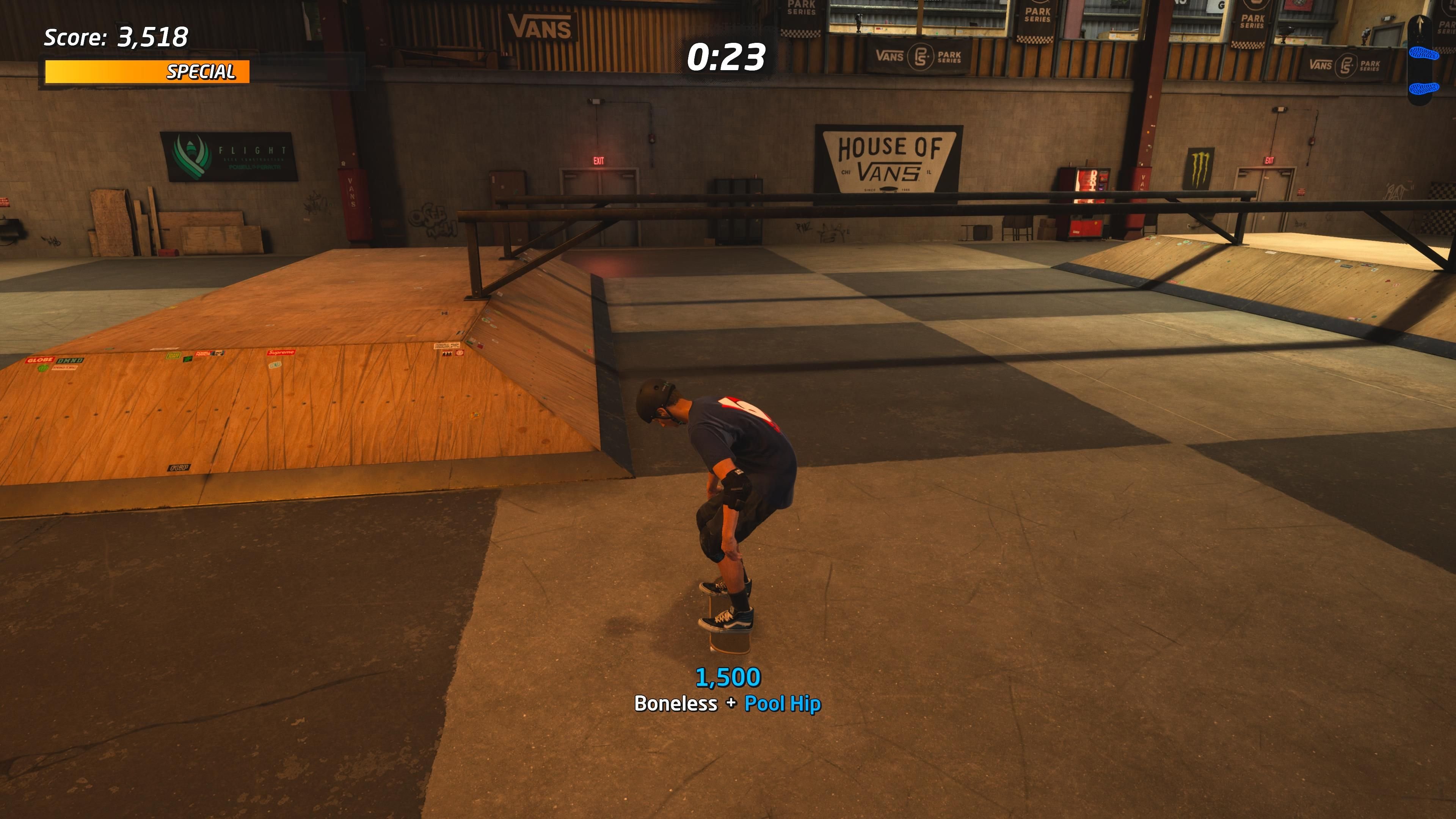This screenshot has height=819, width=1456.
Task: Click the DMND sticker next to Globe
Action: coord(70,361)
